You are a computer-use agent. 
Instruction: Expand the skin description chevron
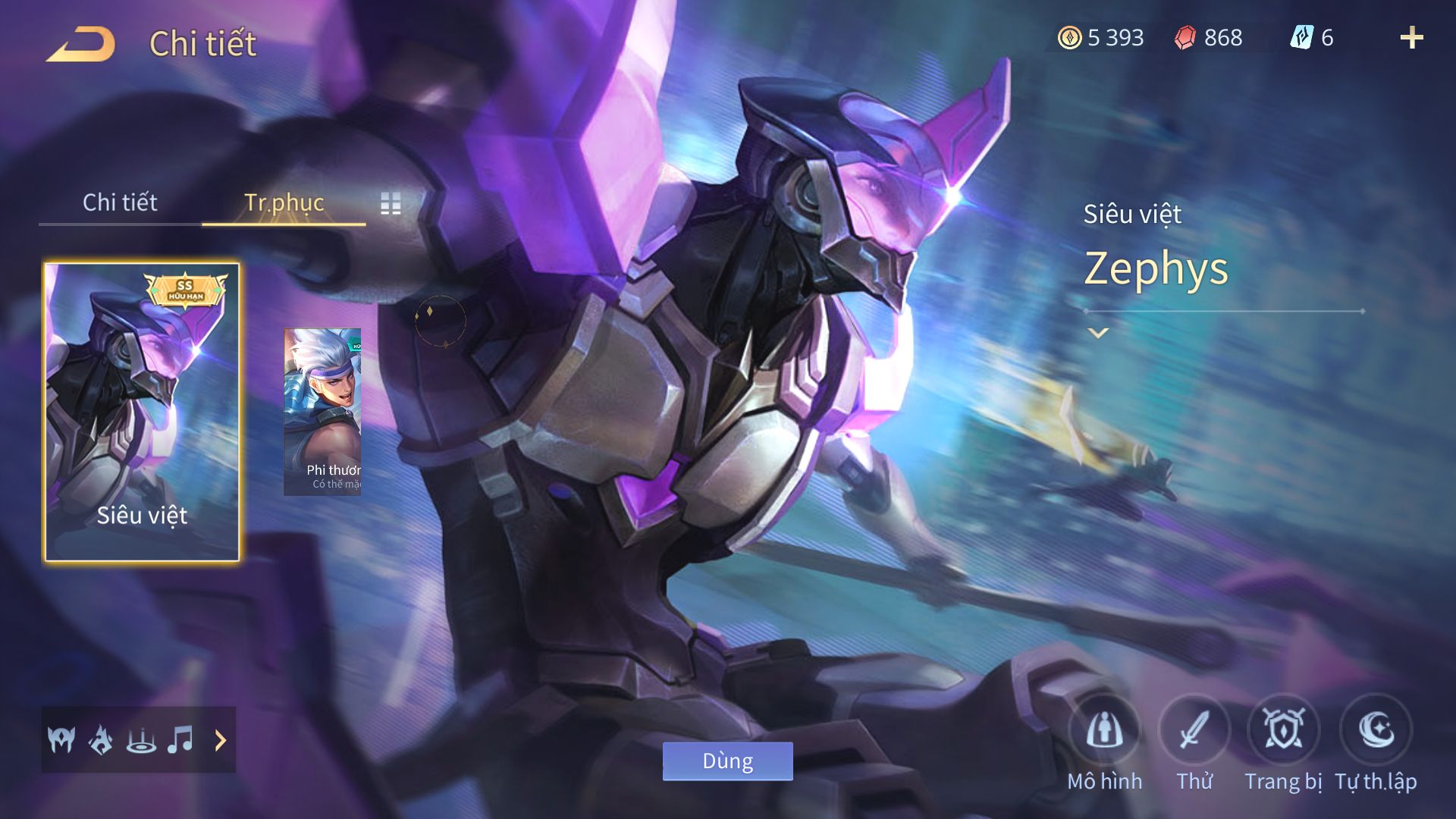click(1098, 333)
